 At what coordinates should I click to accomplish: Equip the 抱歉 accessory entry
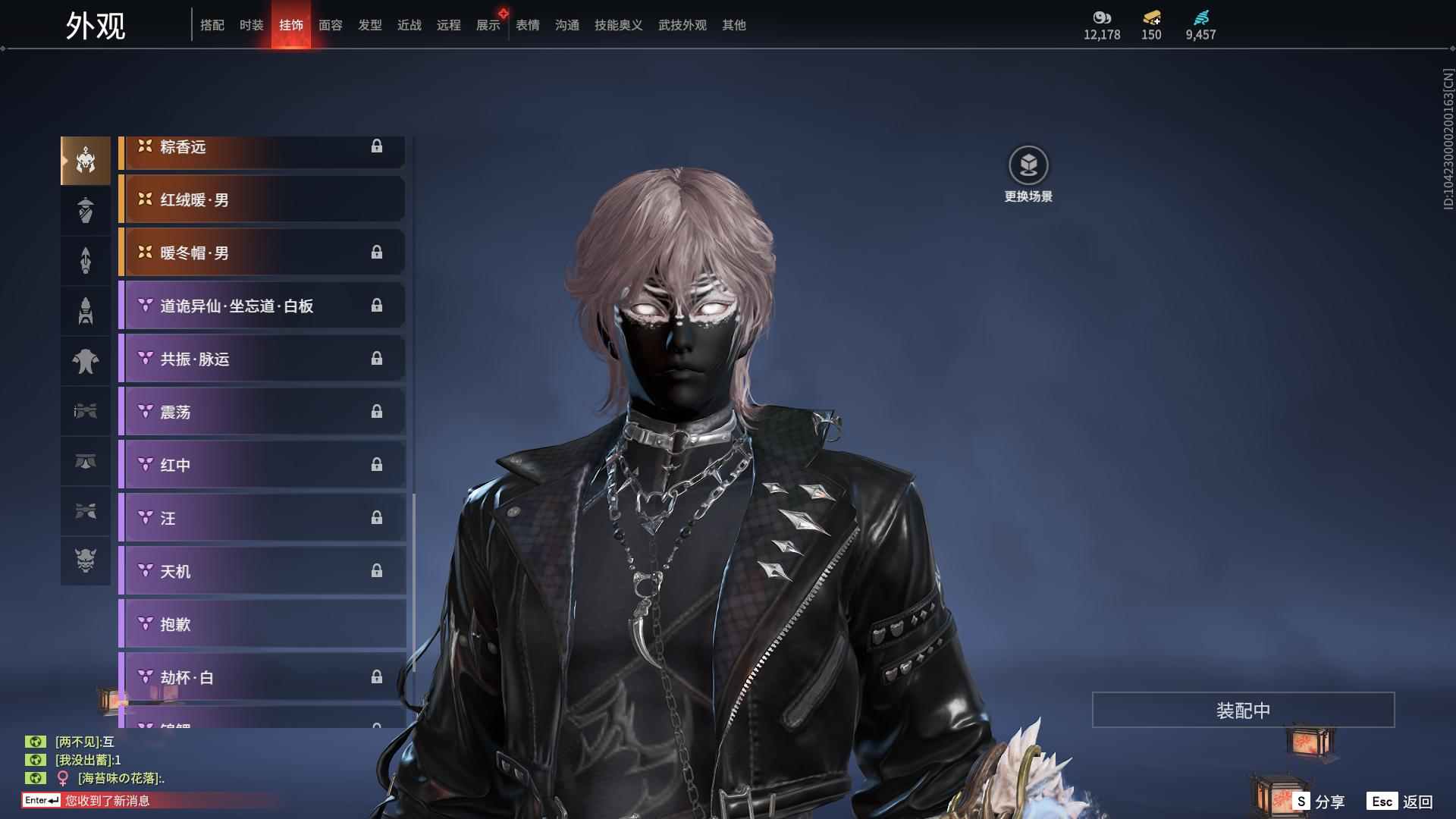tap(262, 624)
